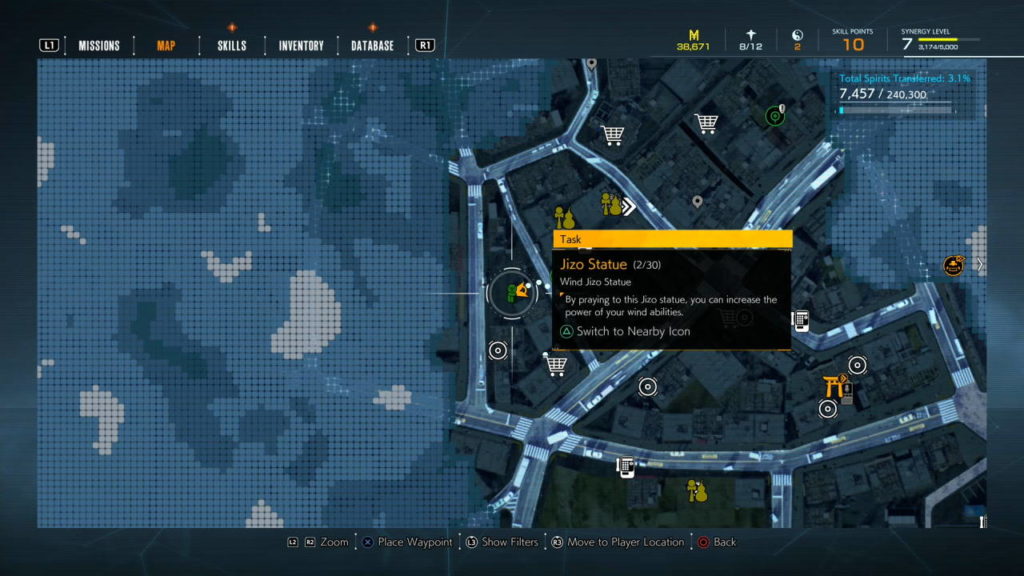Select the orange round marker at map's right edge
This screenshot has width=1024, height=576.
pyautogui.click(x=953, y=265)
